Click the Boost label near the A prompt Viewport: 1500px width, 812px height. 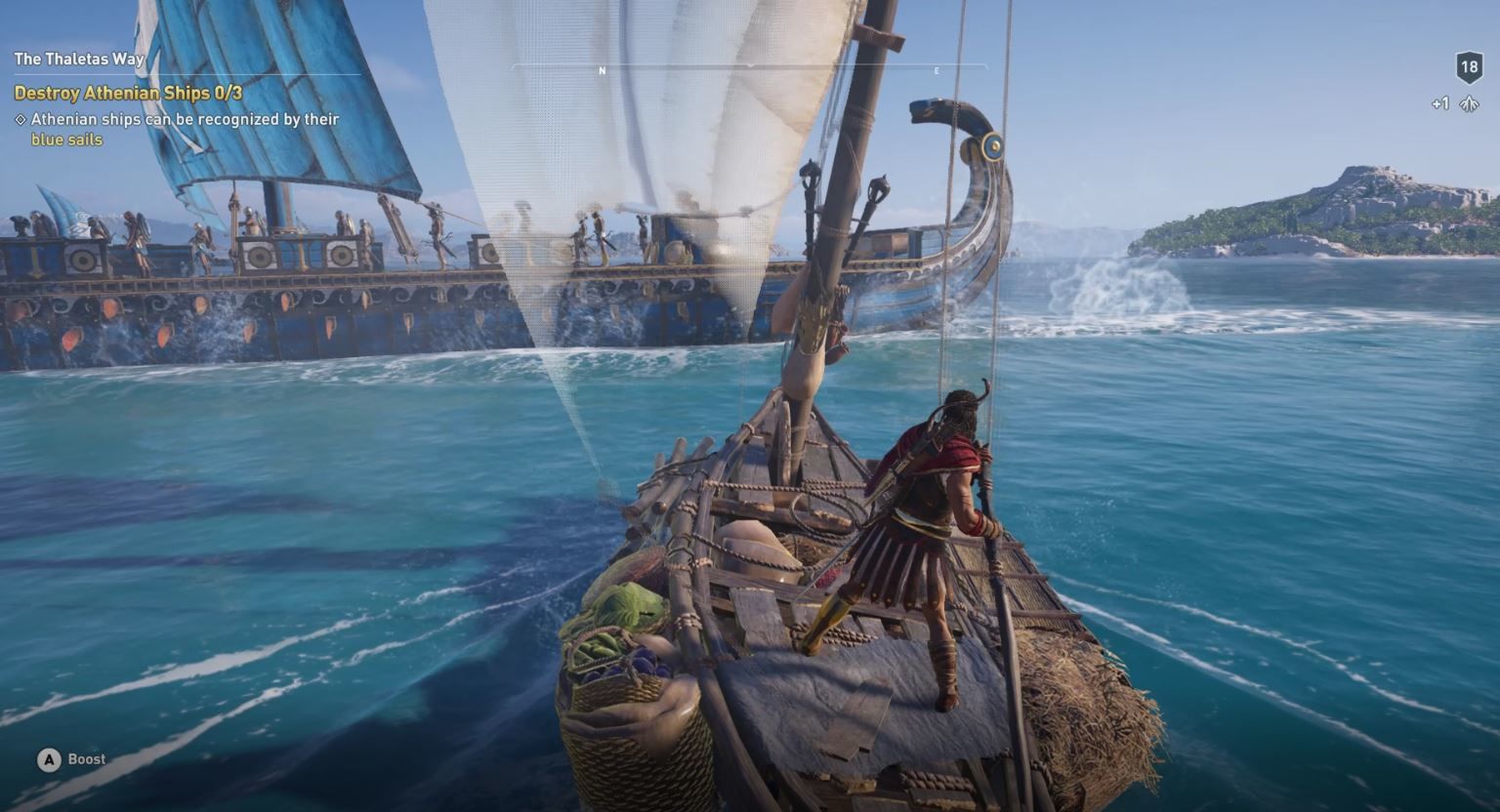[87, 758]
